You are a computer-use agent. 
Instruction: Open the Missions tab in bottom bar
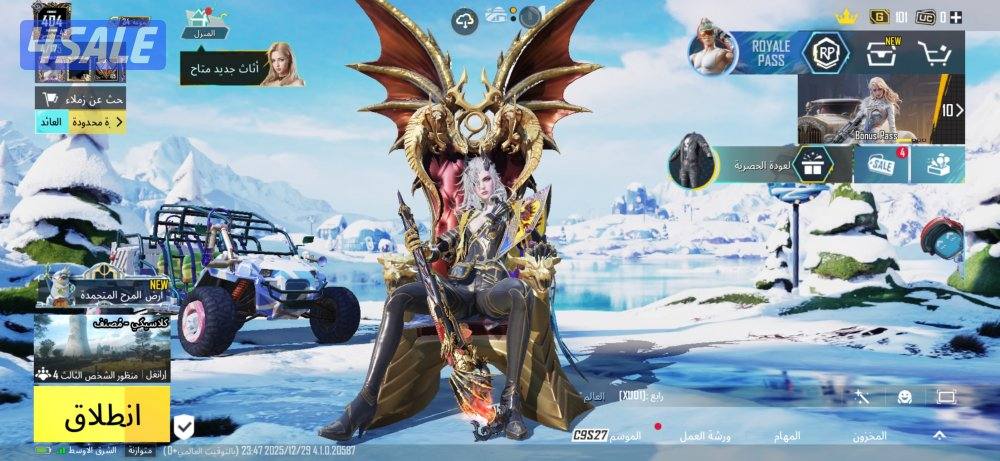click(786, 437)
